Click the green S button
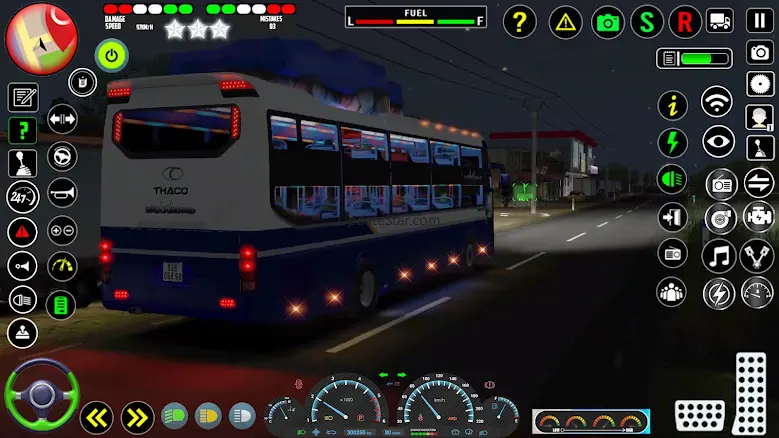 (x=647, y=21)
